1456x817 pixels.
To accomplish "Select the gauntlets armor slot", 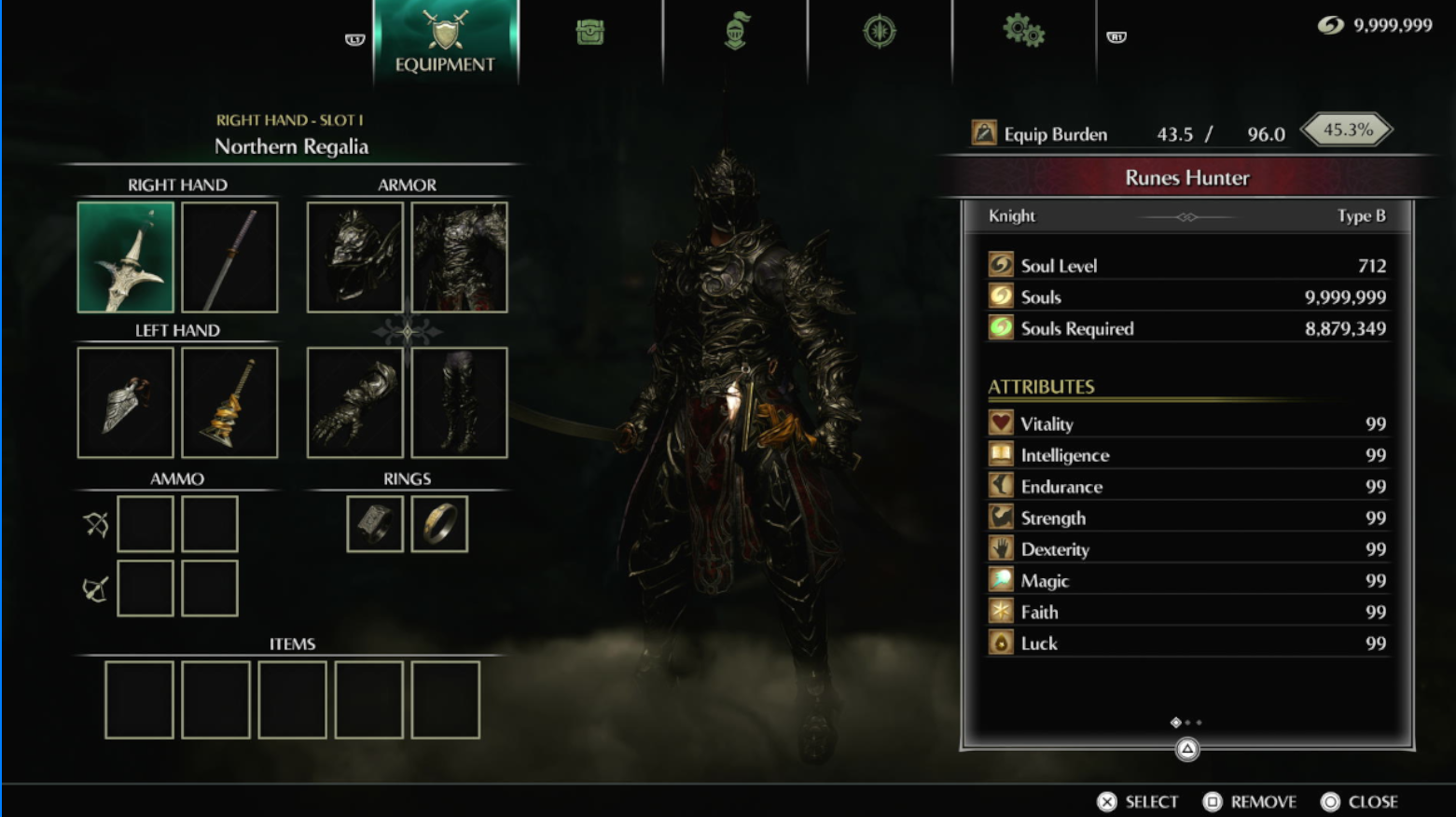I will tap(355, 402).
